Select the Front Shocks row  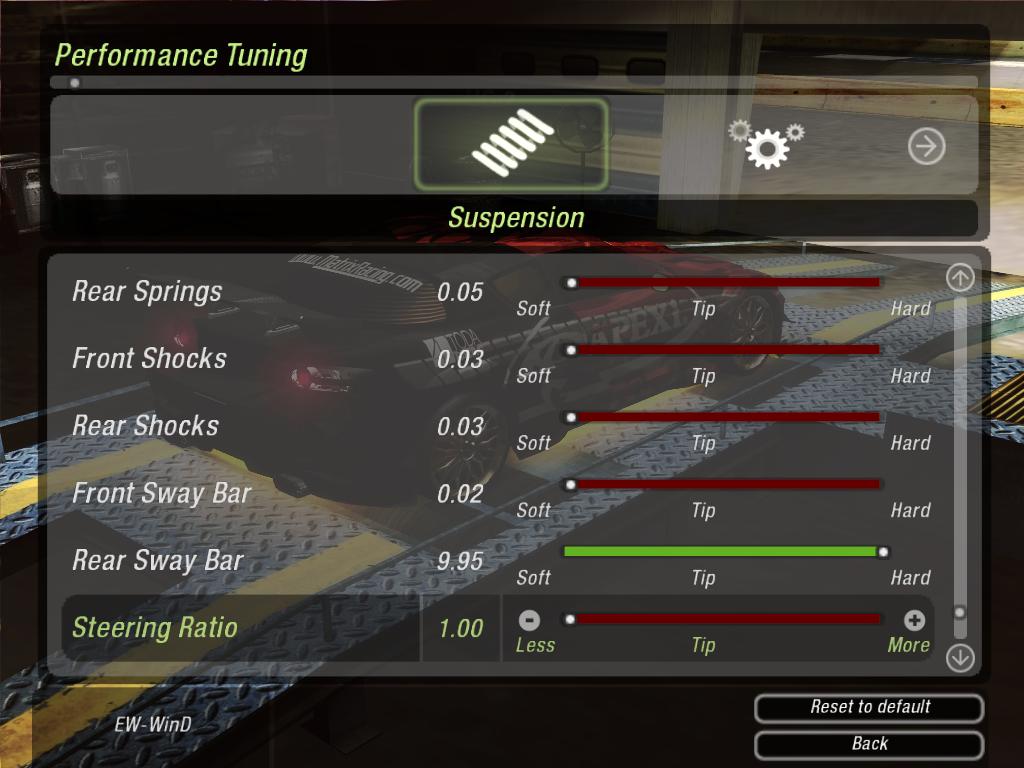150,359
